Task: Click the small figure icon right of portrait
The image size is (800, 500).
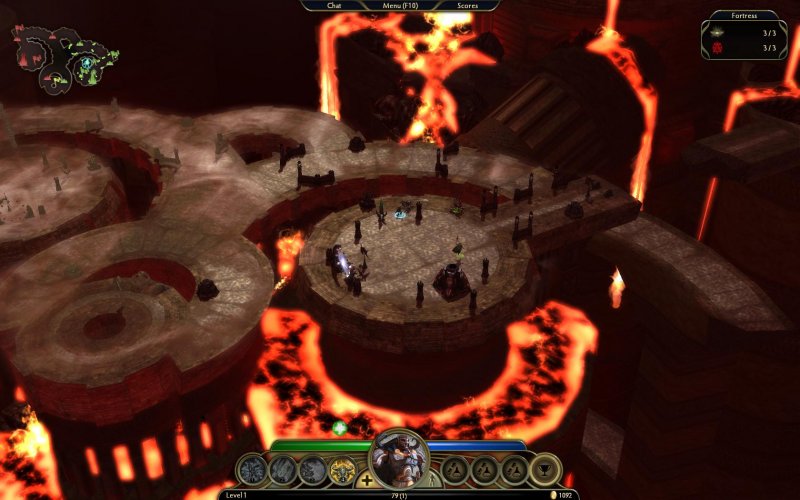Action: tap(432, 481)
